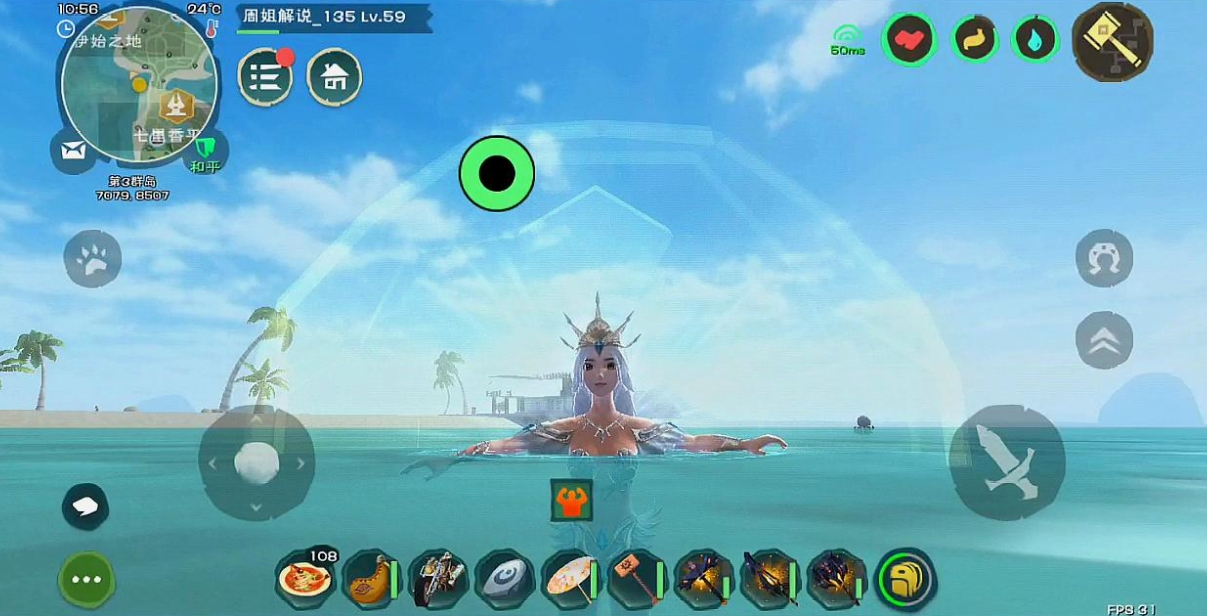Tap the house home button
Image resolution: width=1207 pixels, height=616 pixels.
(x=334, y=77)
